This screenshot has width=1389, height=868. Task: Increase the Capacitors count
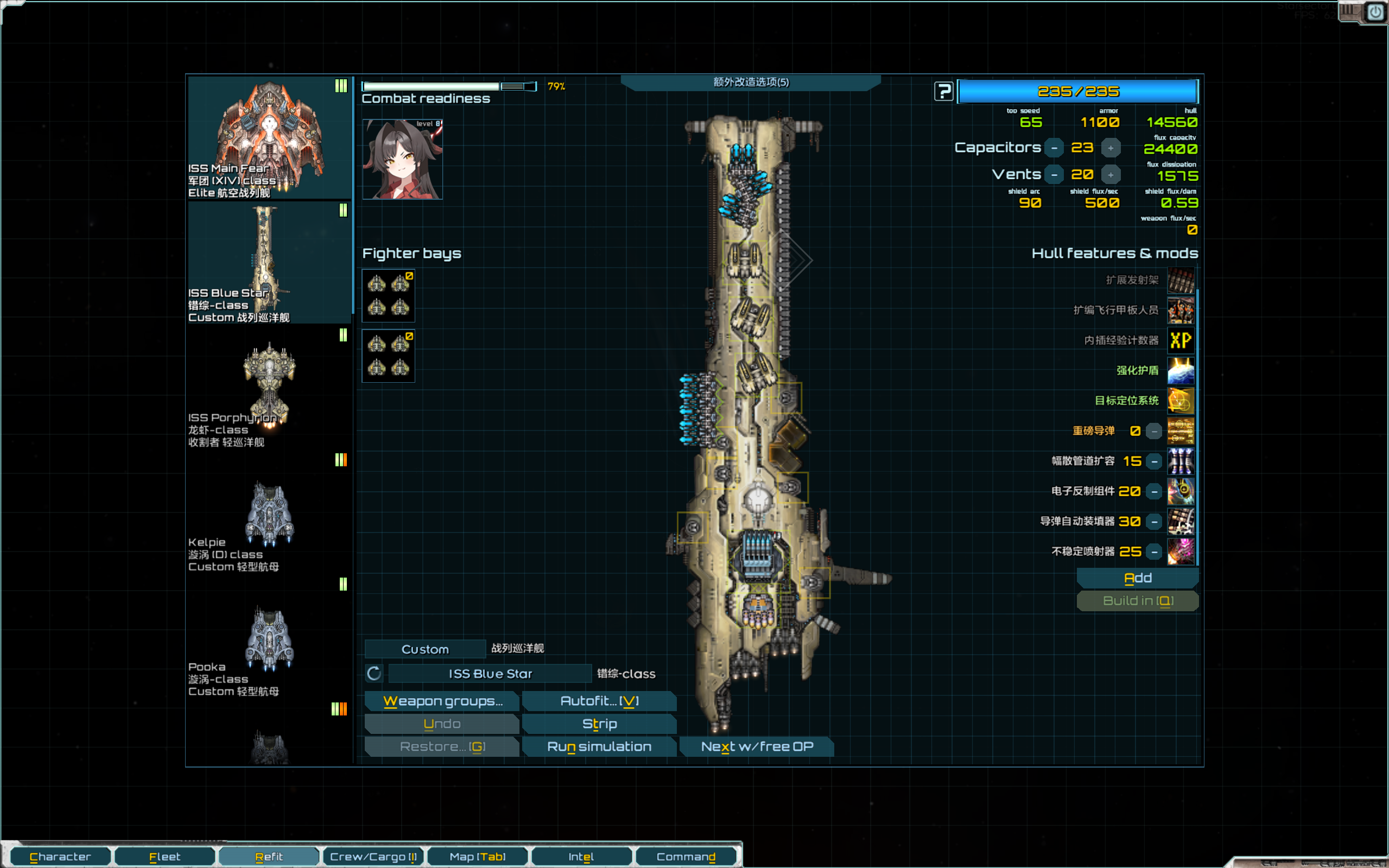[x=1111, y=148]
